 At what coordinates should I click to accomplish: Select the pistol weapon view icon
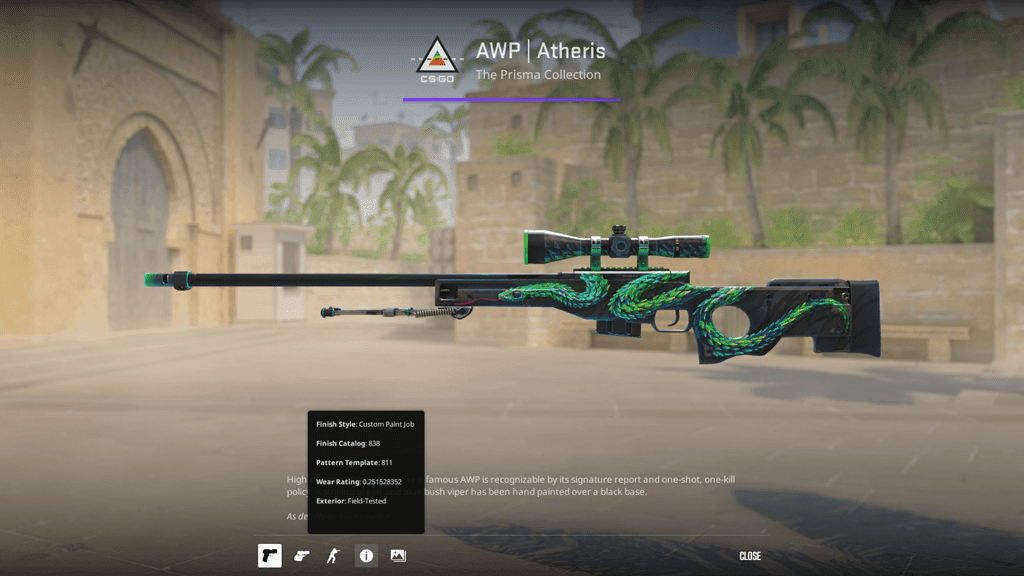[270, 556]
